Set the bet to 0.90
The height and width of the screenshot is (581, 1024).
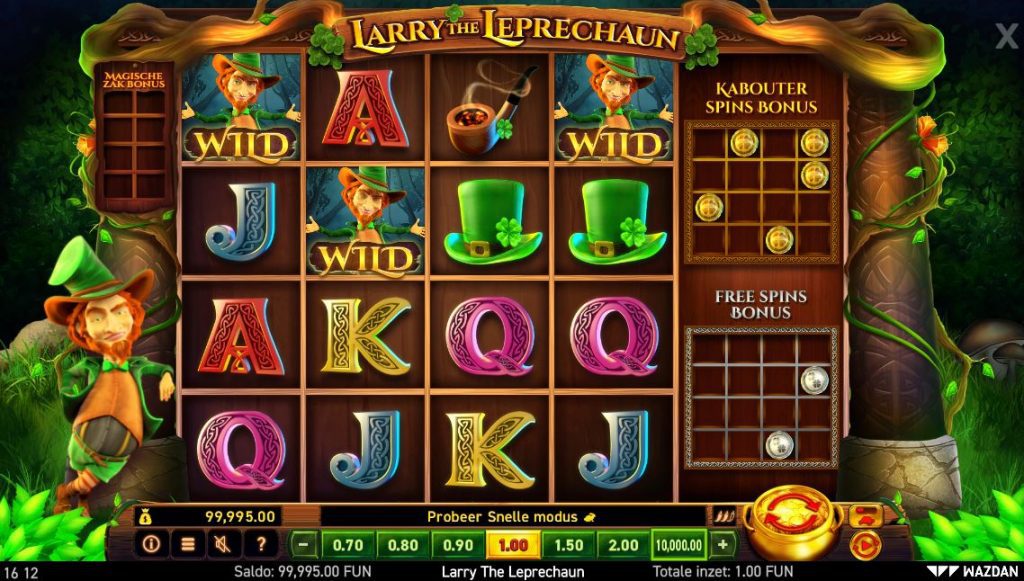[458, 546]
